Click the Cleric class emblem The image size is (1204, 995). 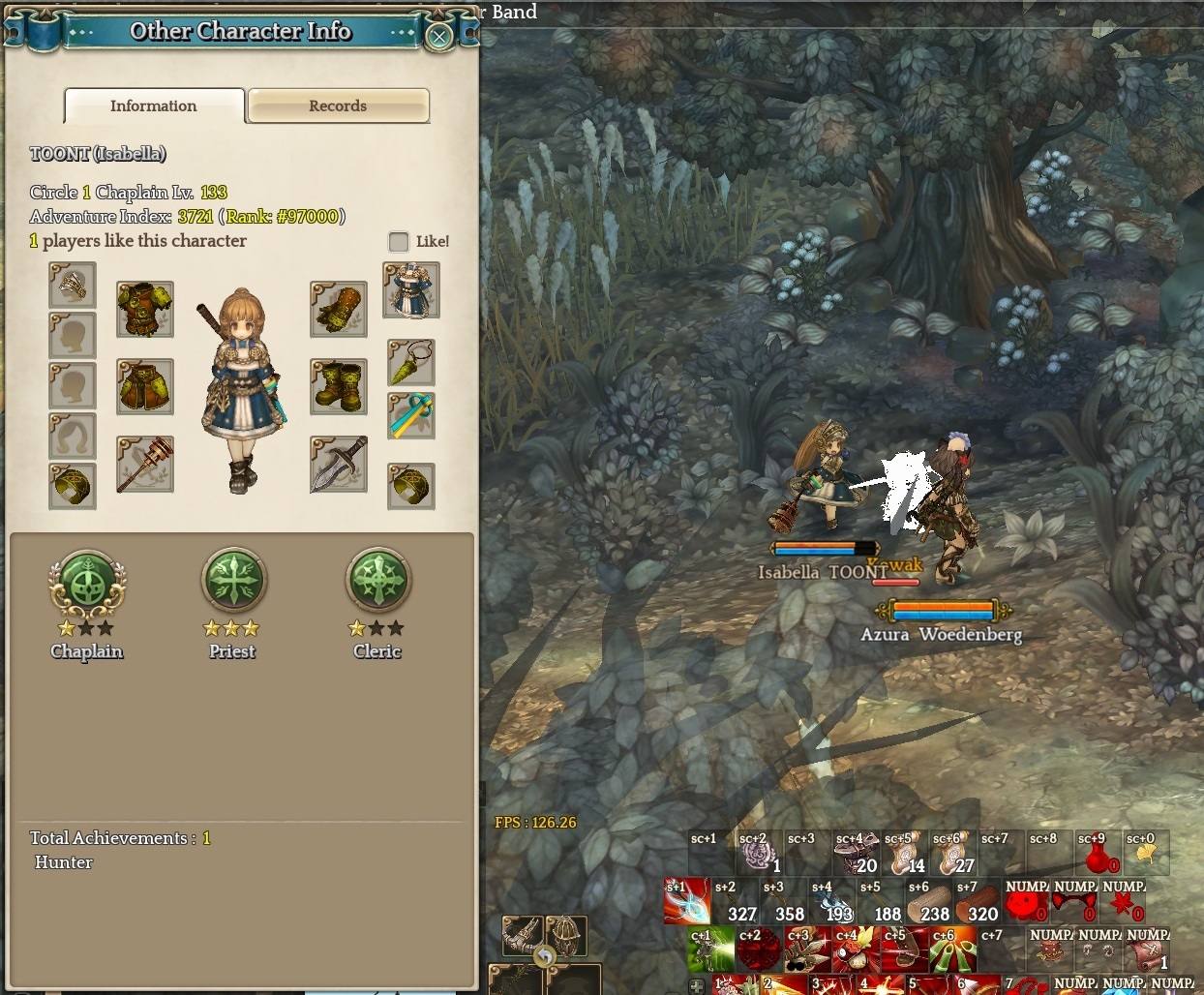point(378,581)
